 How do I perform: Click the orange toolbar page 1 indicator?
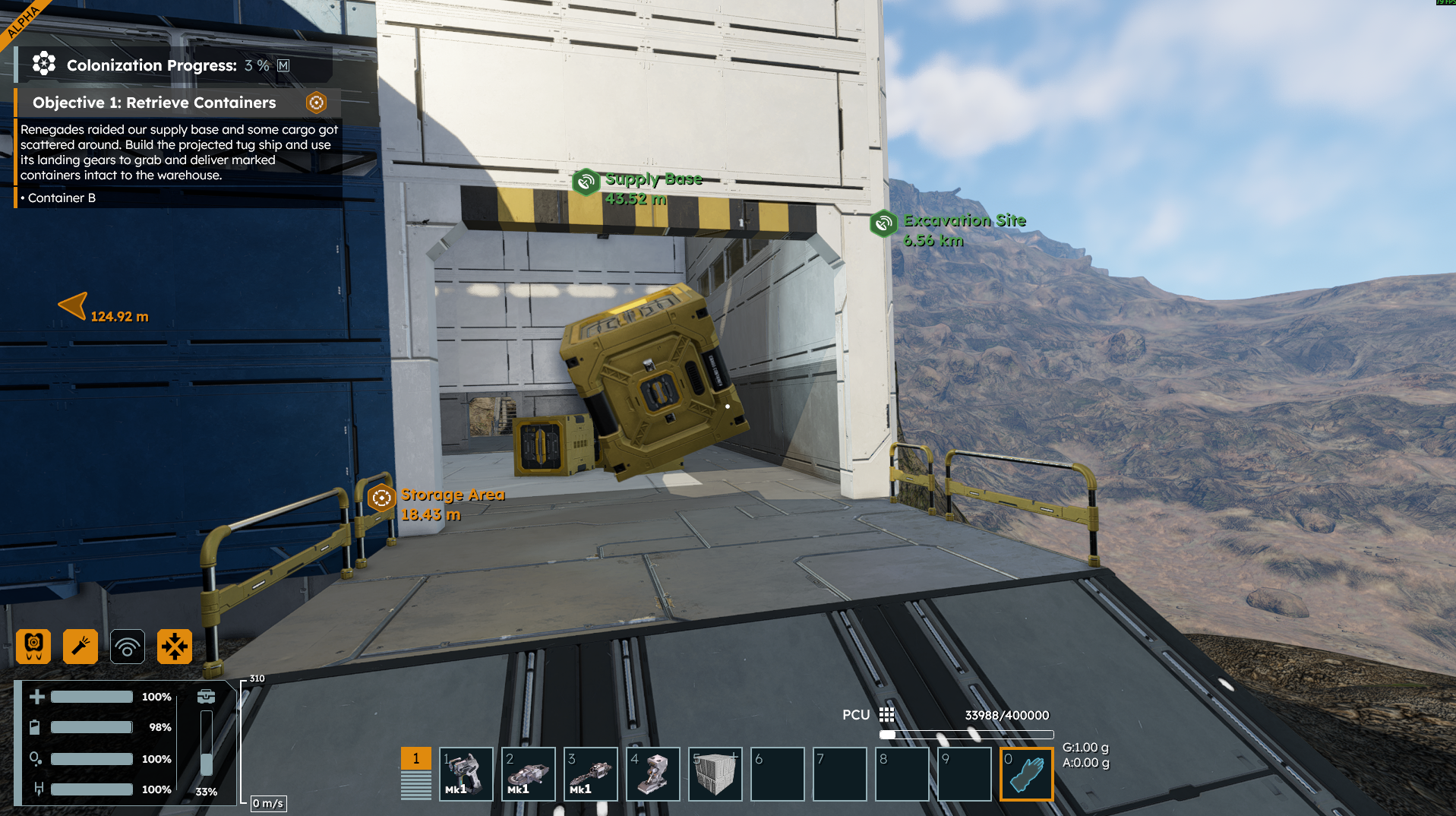tap(416, 758)
